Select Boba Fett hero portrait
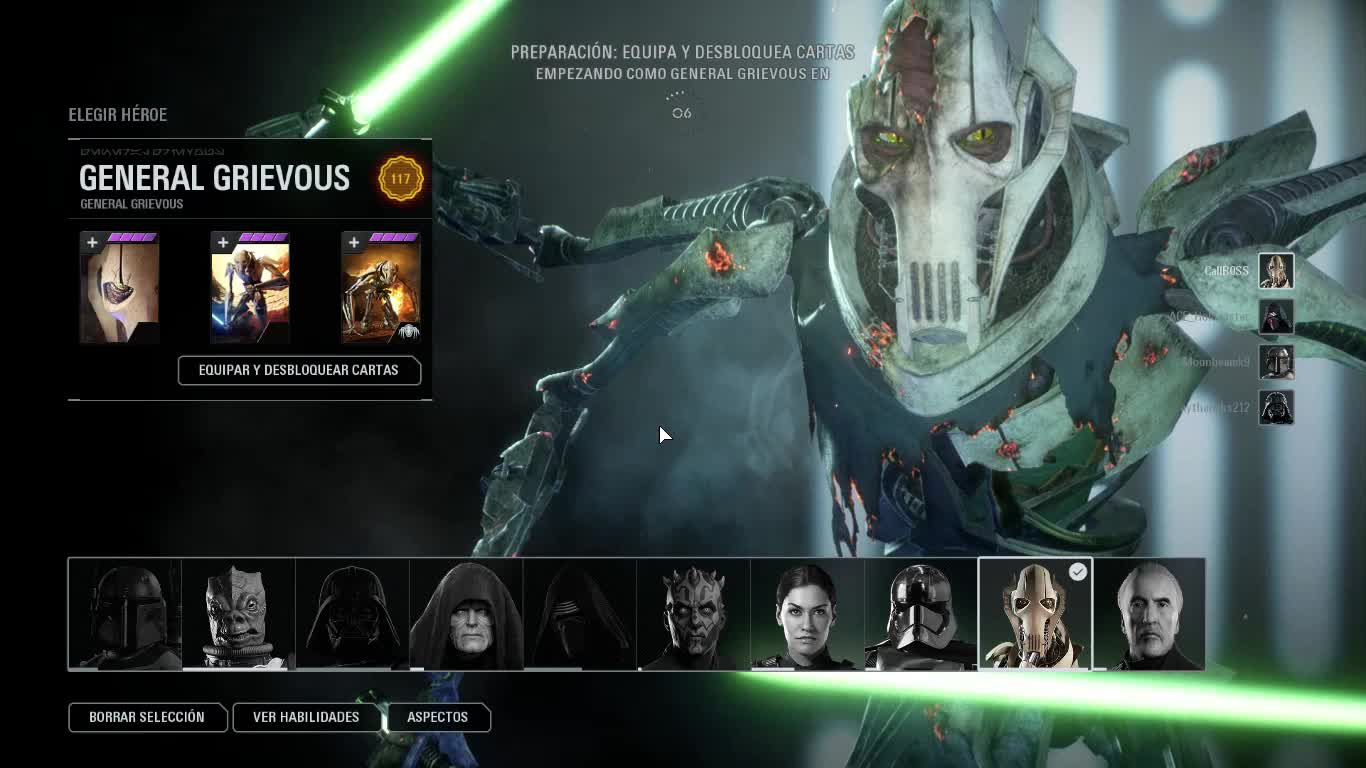This screenshot has width=1366, height=768. click(x=125, y=614)
